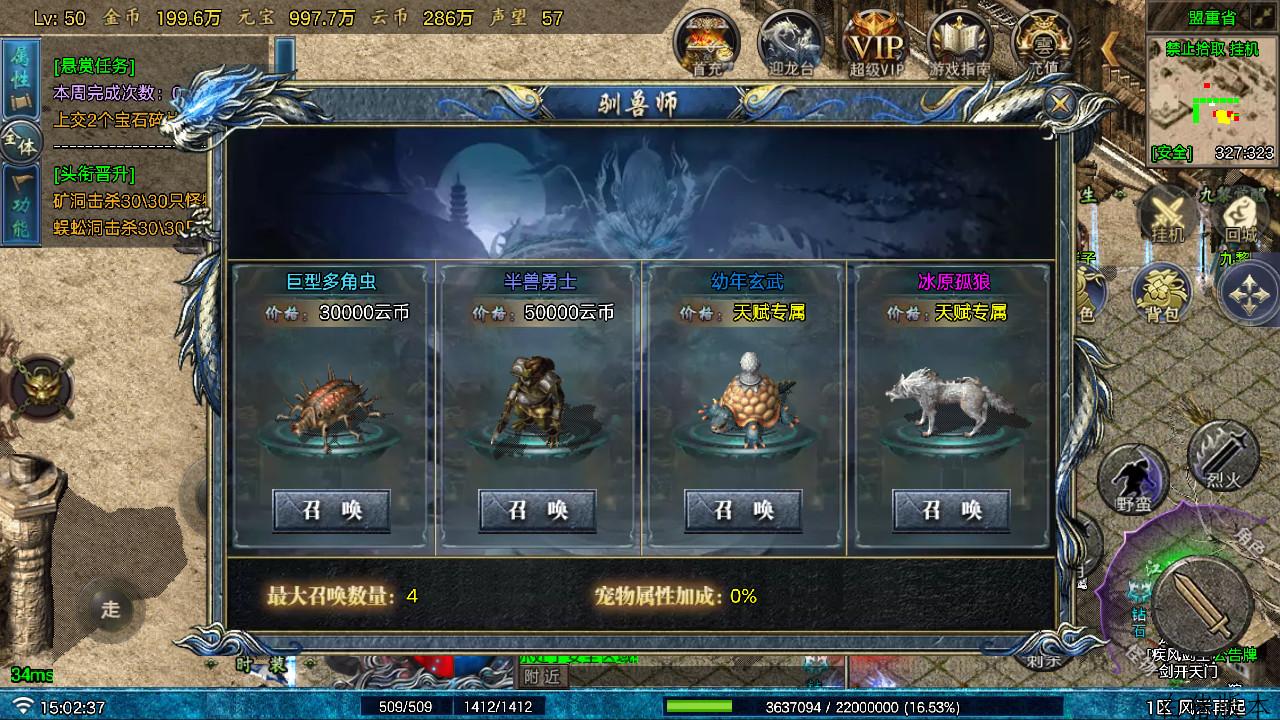Summon the 幼年玄武 pet
1280x720 pixels.
744,510
